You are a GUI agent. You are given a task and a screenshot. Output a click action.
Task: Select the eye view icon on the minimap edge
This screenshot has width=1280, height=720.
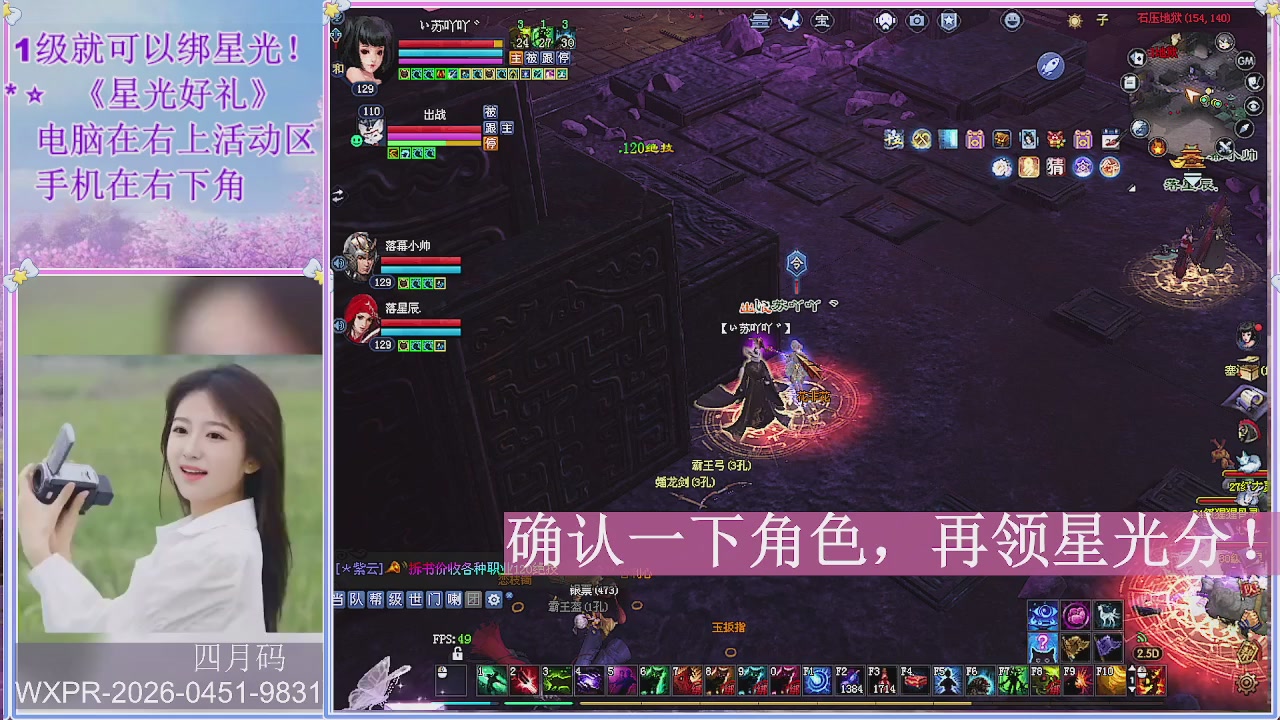click(x=1253, y=105)
